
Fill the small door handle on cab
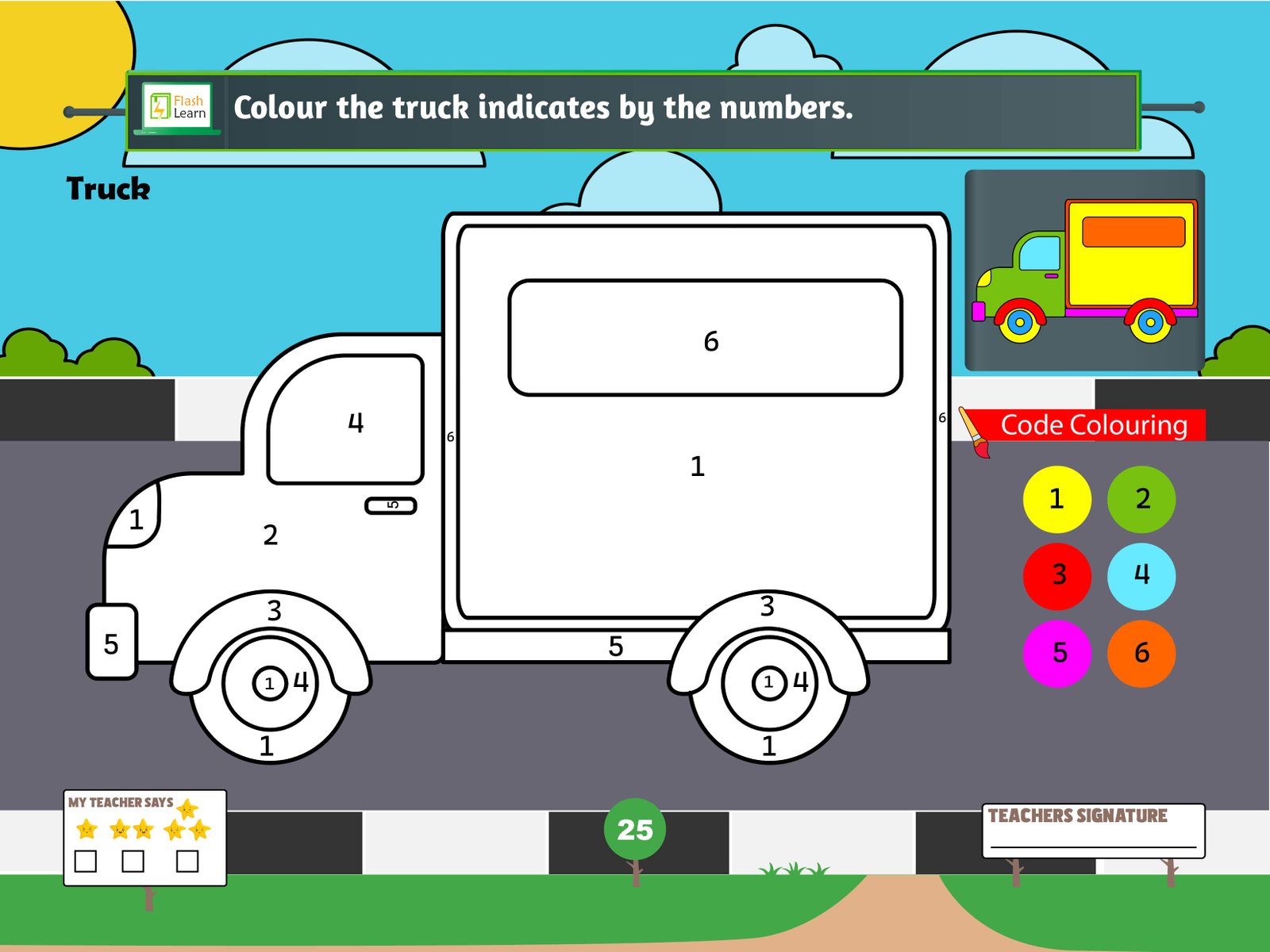[x=391, y=505]
